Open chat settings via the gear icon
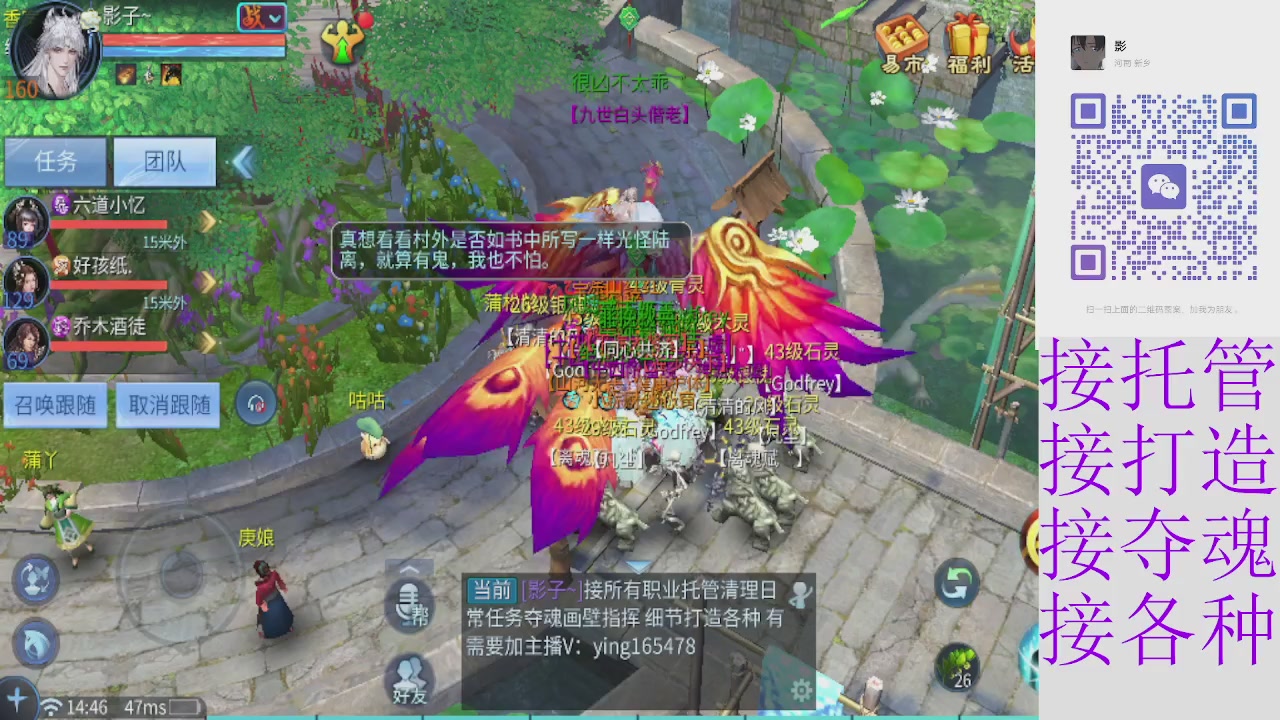Image resolution: width=1280 pixels, height=720 pixels. [x=800, y=691]
